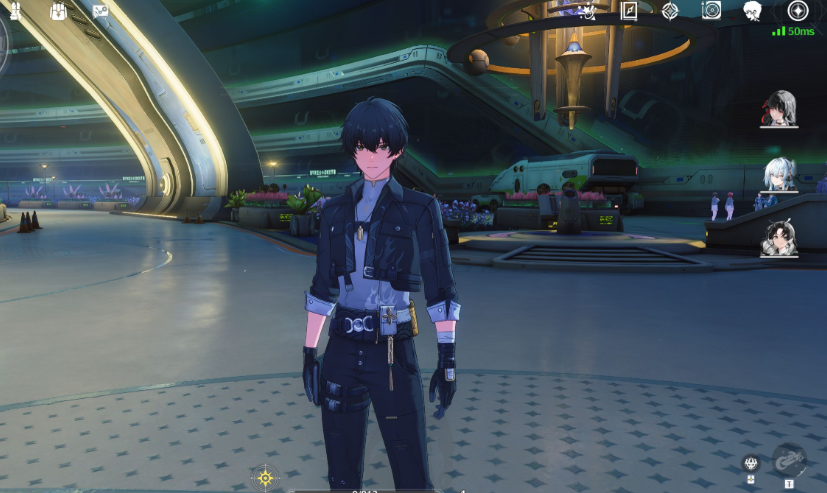Open the circular disc record icon
This screenshot has height=493, width=827.
click(711, 11)
